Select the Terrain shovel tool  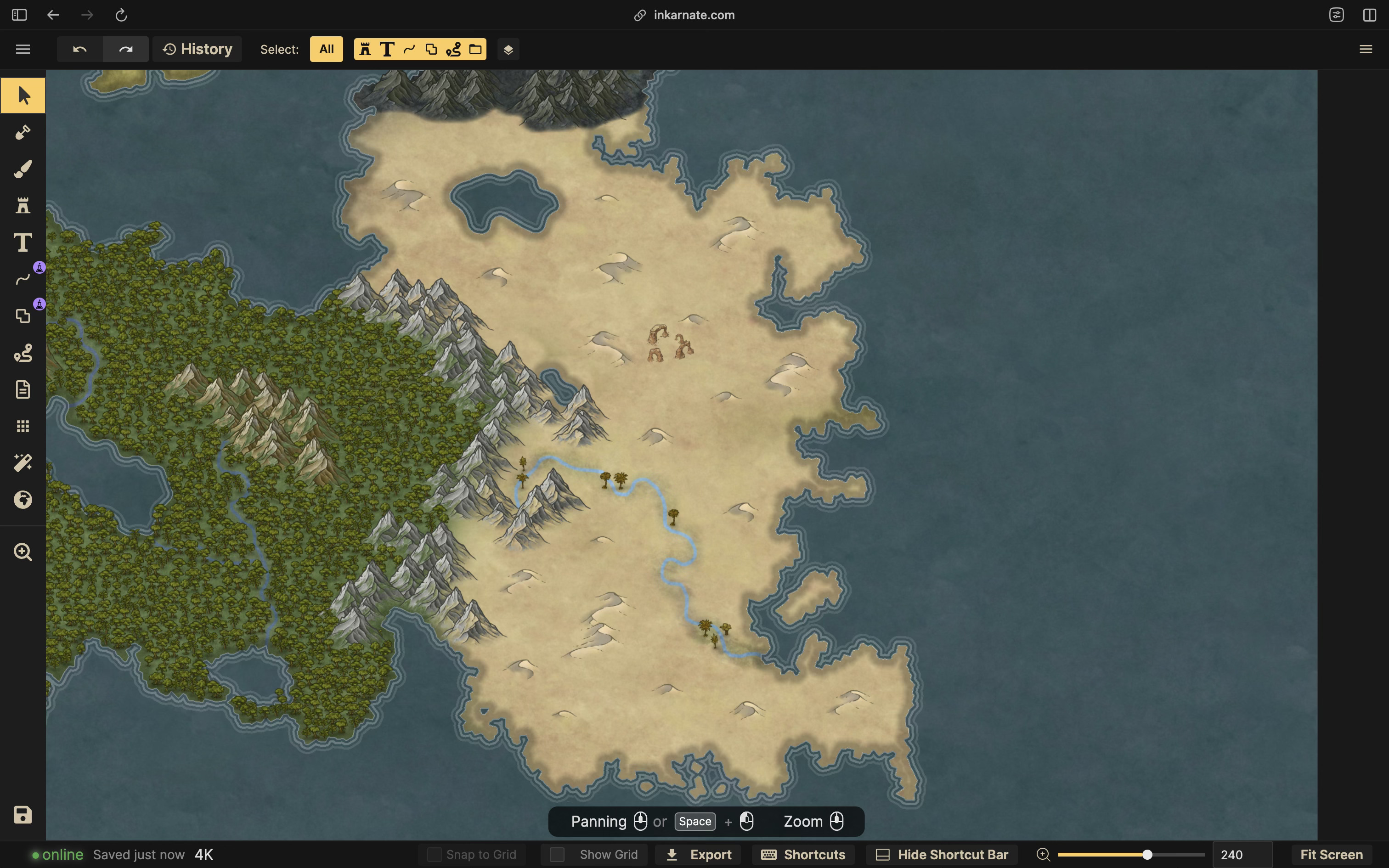pos(23,132)
